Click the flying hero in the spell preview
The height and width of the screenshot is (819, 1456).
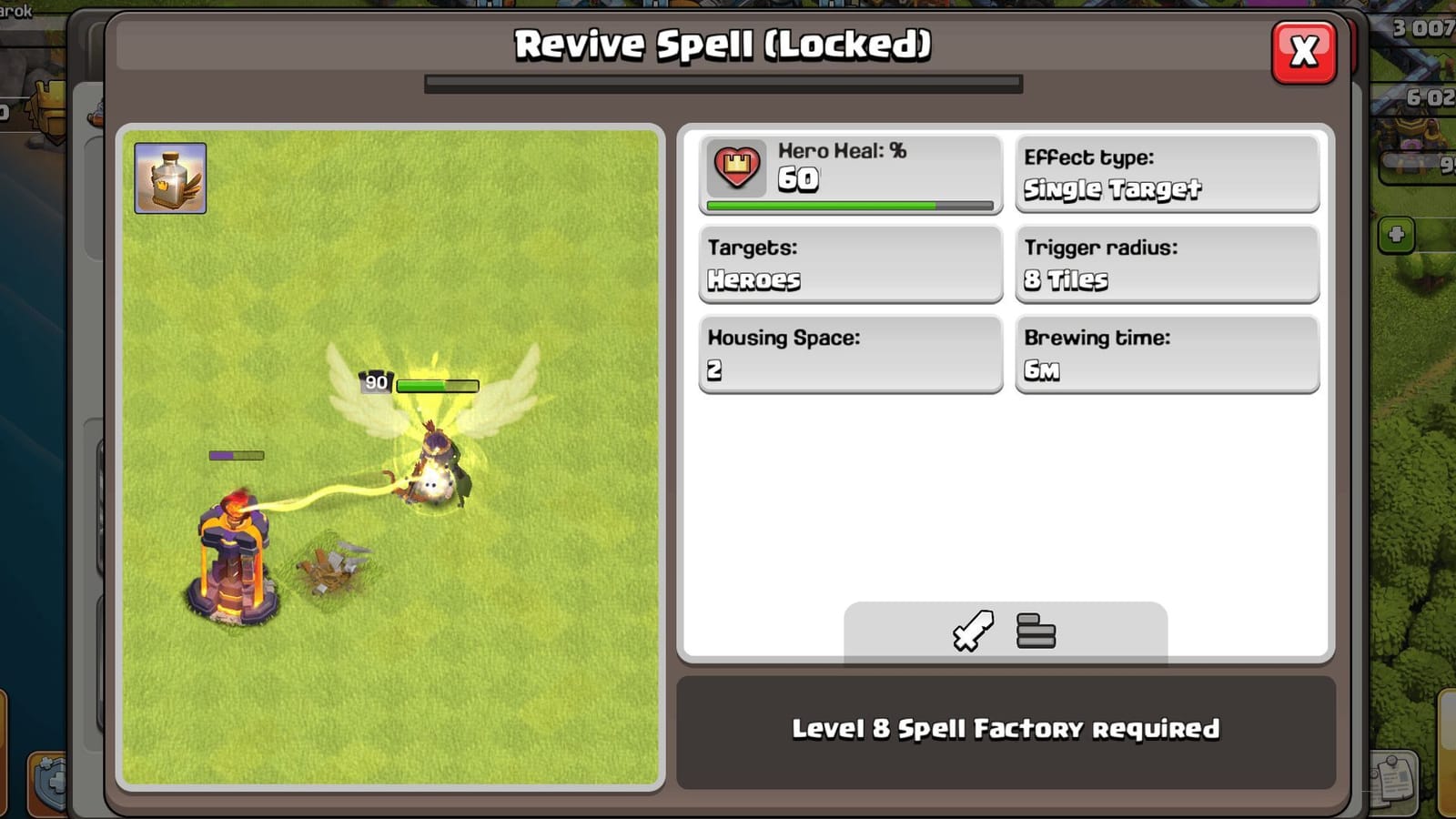click(437, 455)
